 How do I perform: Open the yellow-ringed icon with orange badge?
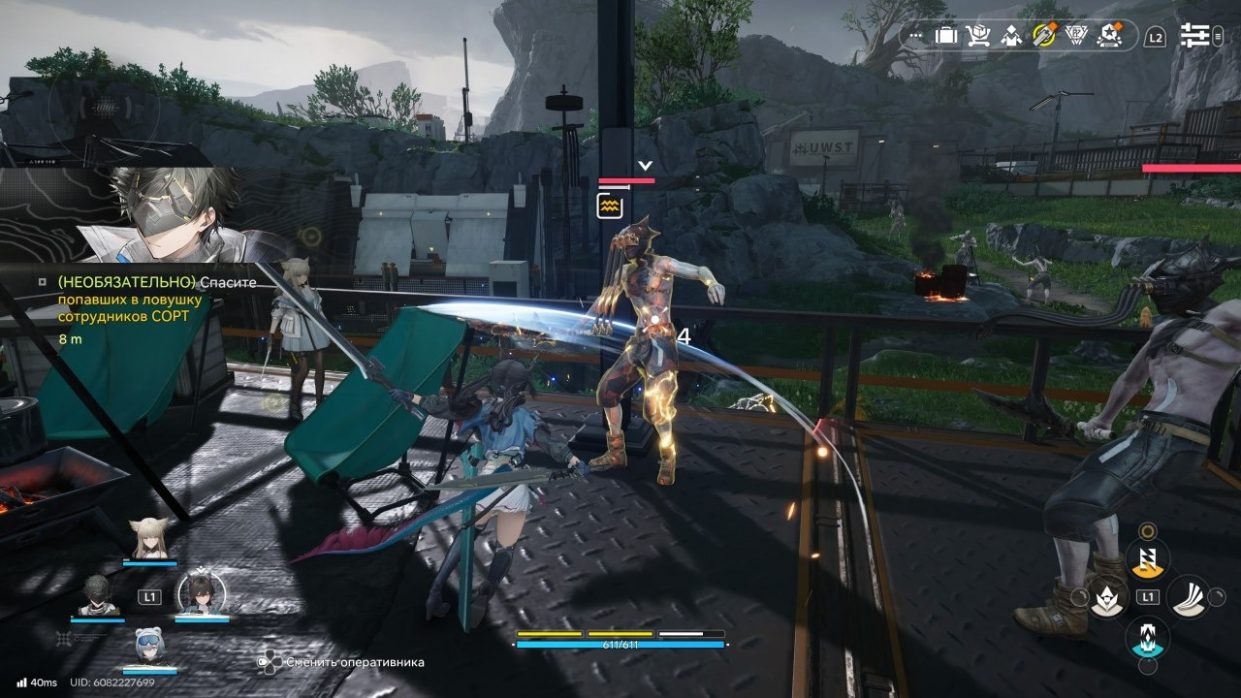[1043, 35]
